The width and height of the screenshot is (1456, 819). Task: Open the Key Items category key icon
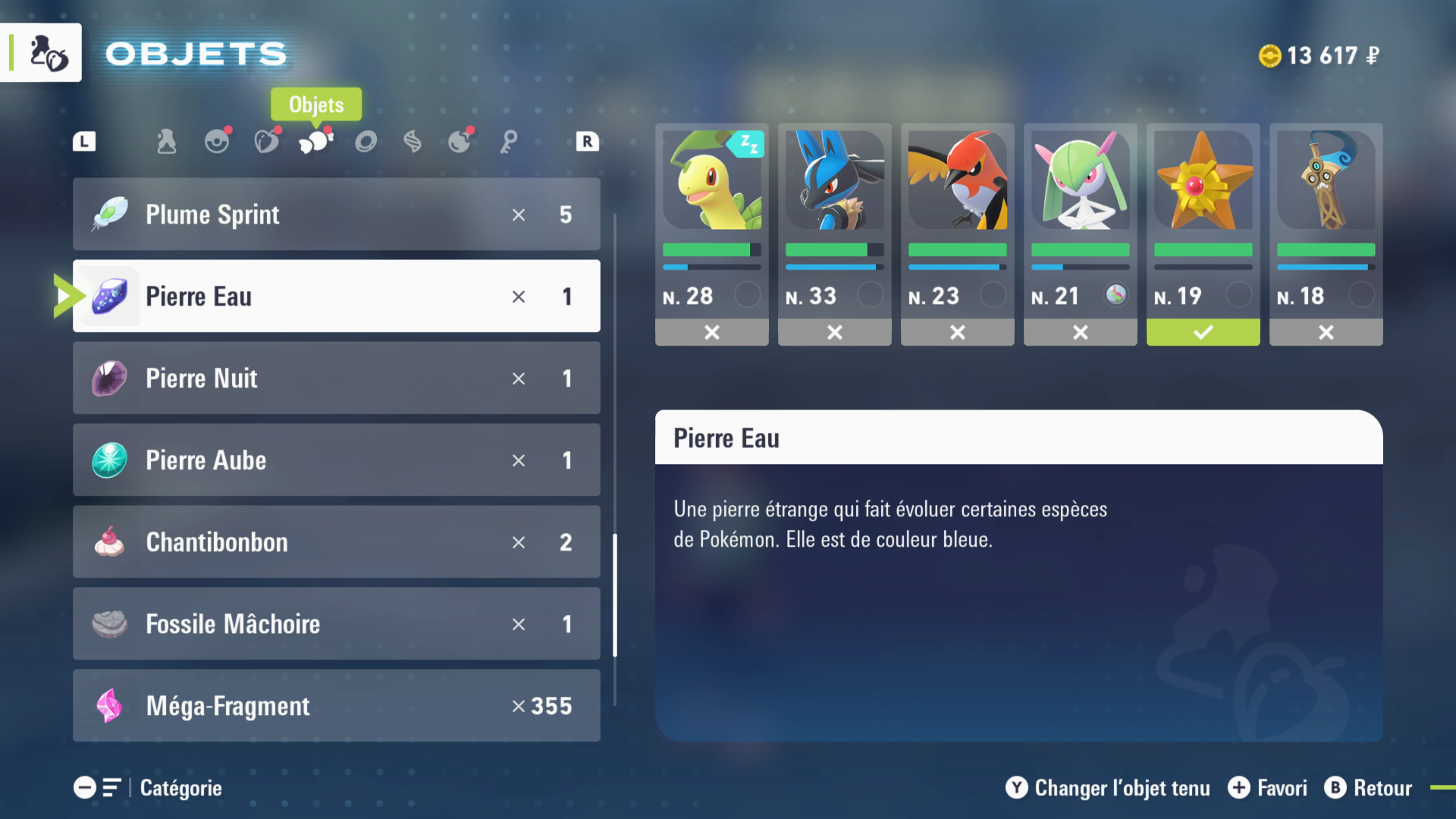click(x=510, y=141)
